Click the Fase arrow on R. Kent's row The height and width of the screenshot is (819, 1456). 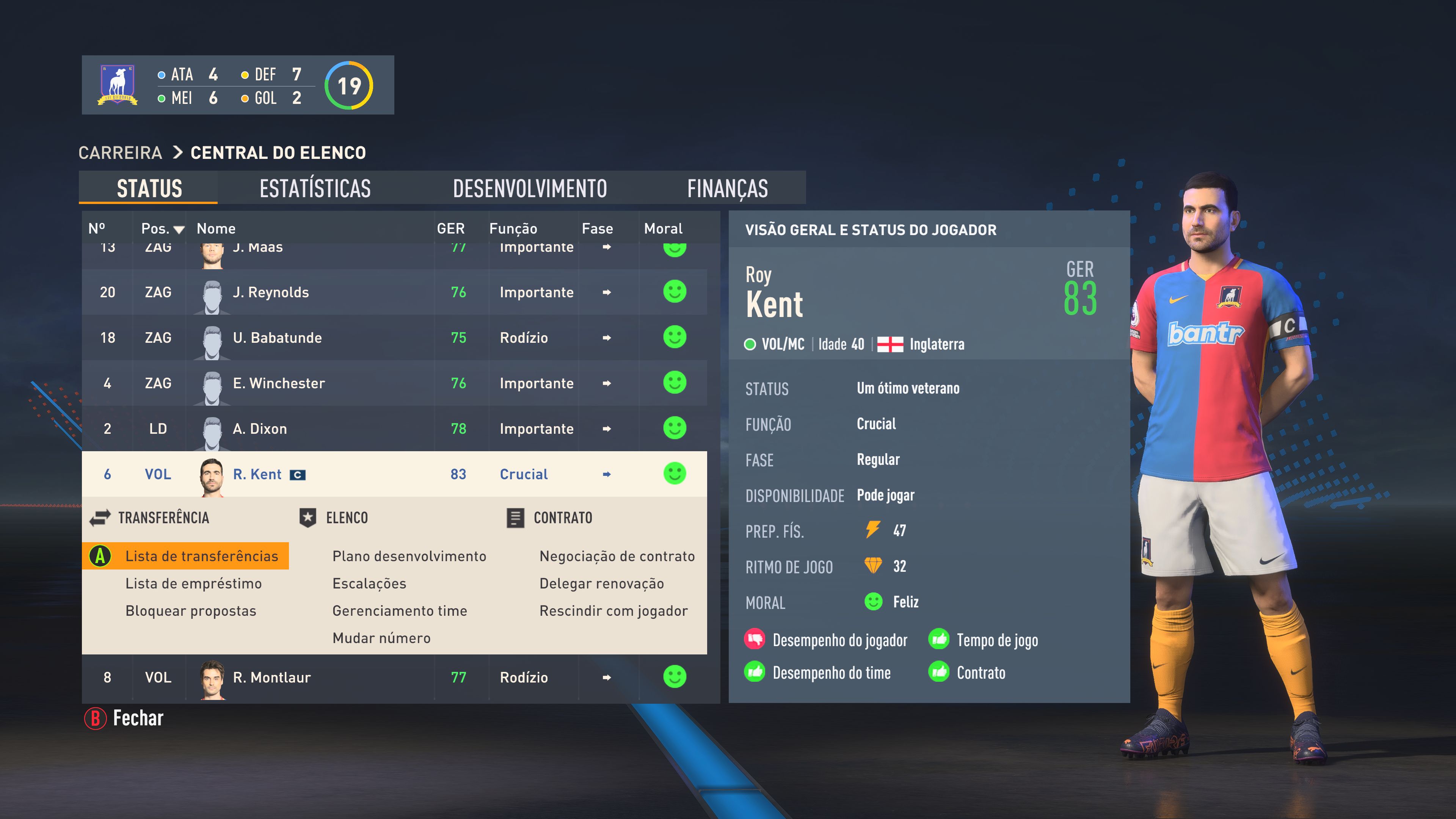click(606, 474)
